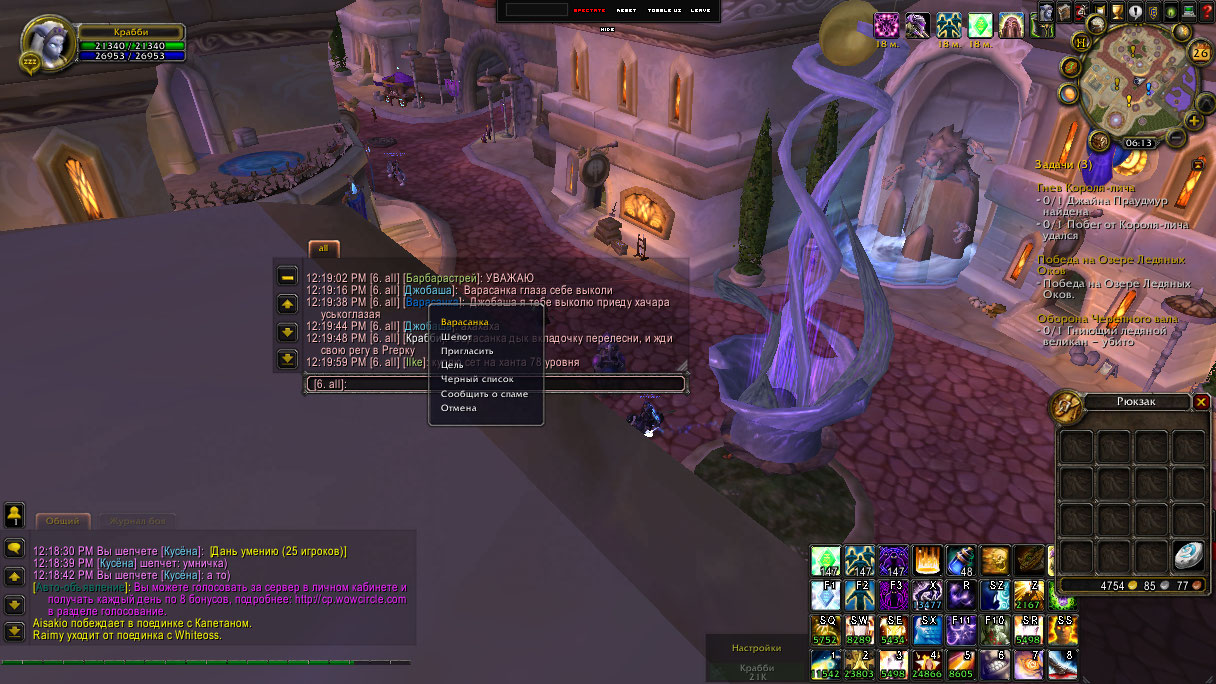Open the calendar showing day 26
1216x684 pixels.
coord(1200,53)
